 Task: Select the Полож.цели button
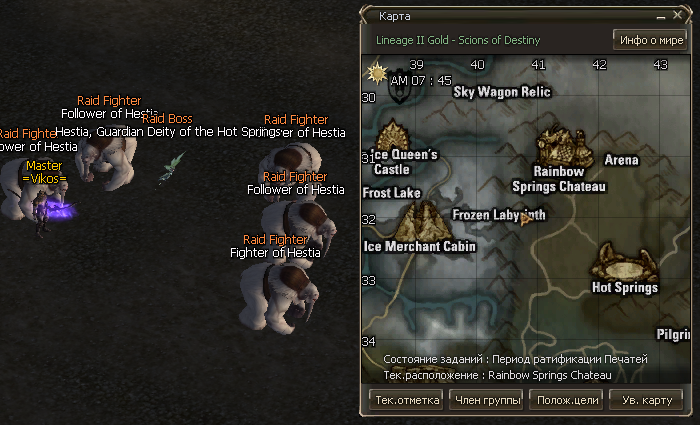click(568, 400)
